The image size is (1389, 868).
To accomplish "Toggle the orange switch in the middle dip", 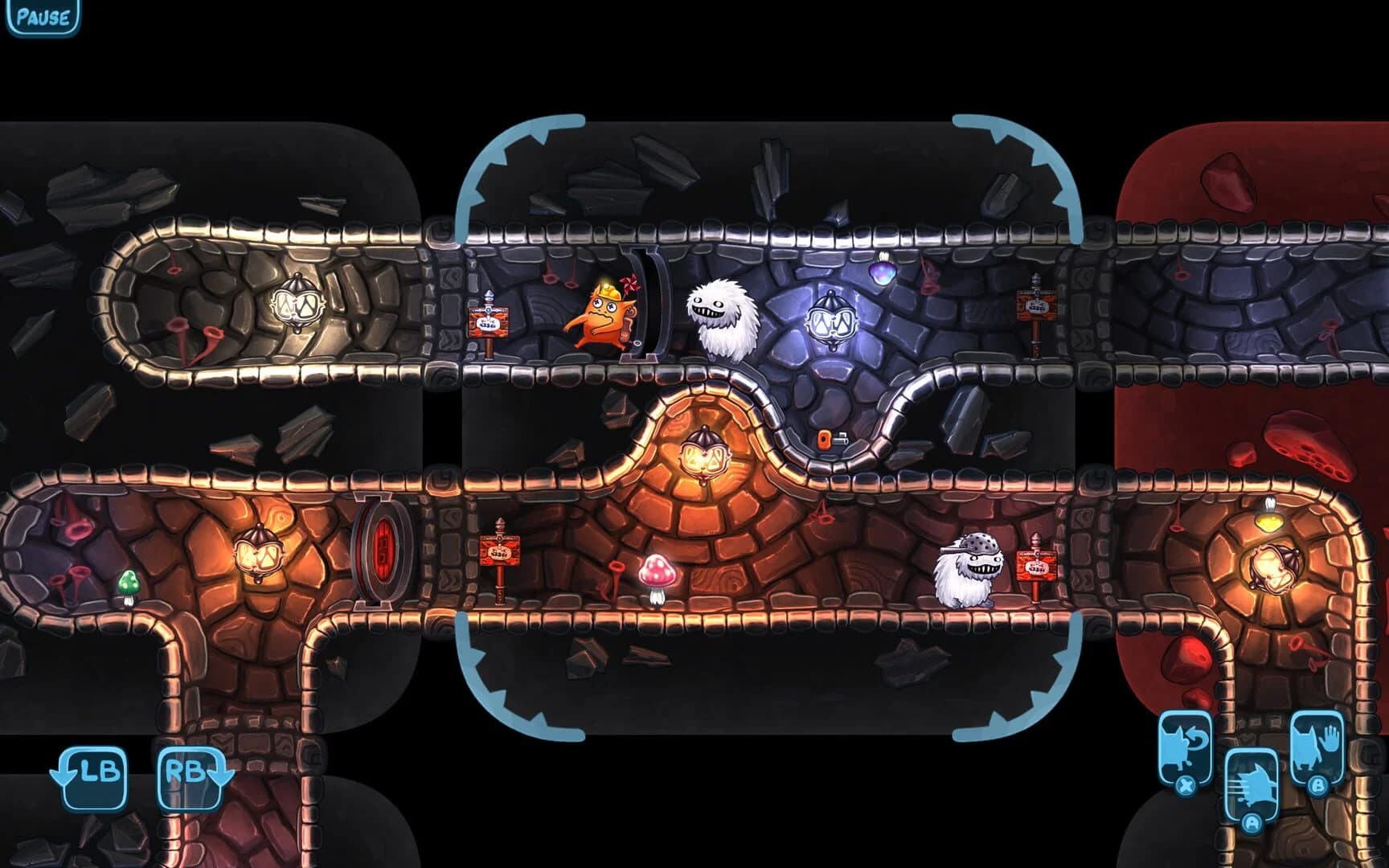I will tap(826, 440).
